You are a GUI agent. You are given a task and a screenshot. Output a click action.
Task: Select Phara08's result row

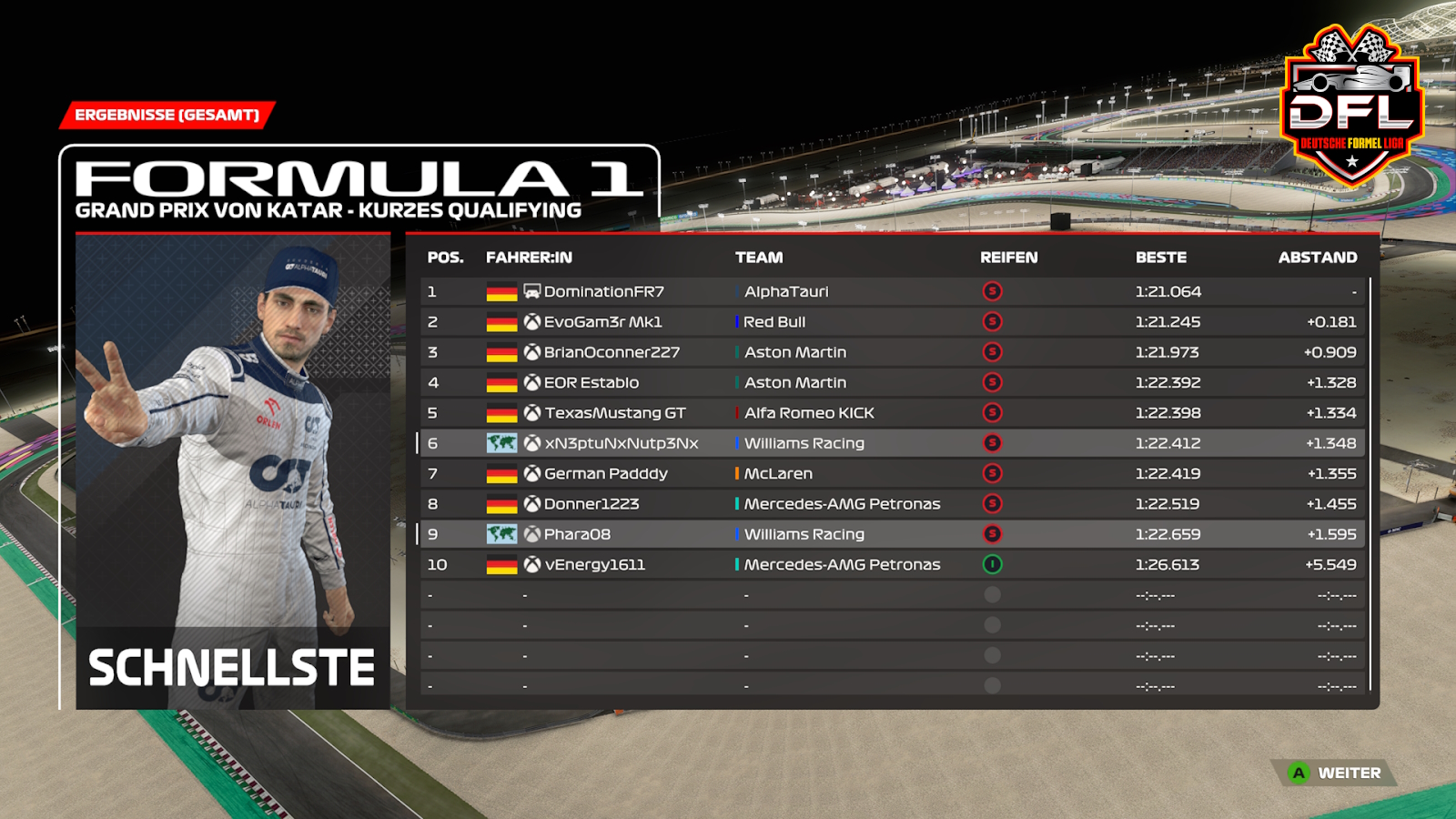tap(892, 534)
